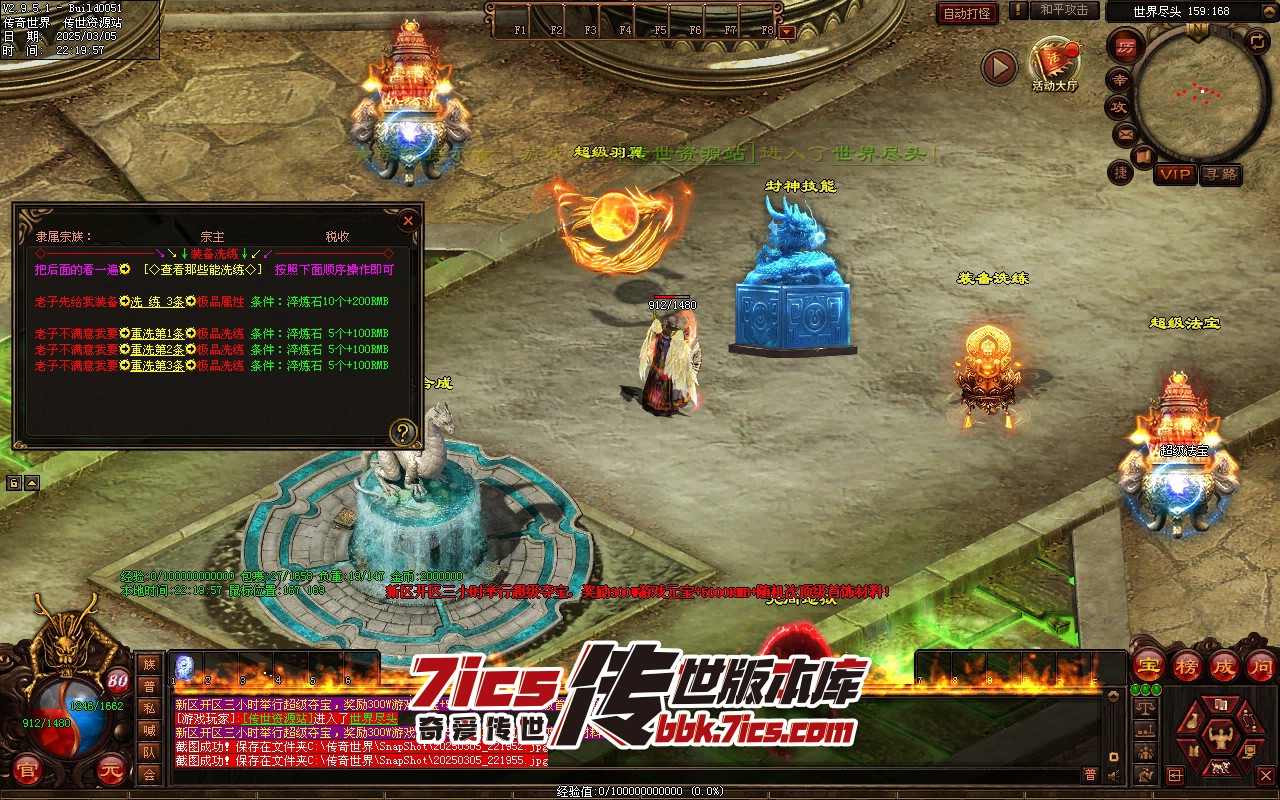1280x800 pixels.
Task: Switch the 和平攻击 attack mode
Action: pyautogui.click(x=1063, y=10)
